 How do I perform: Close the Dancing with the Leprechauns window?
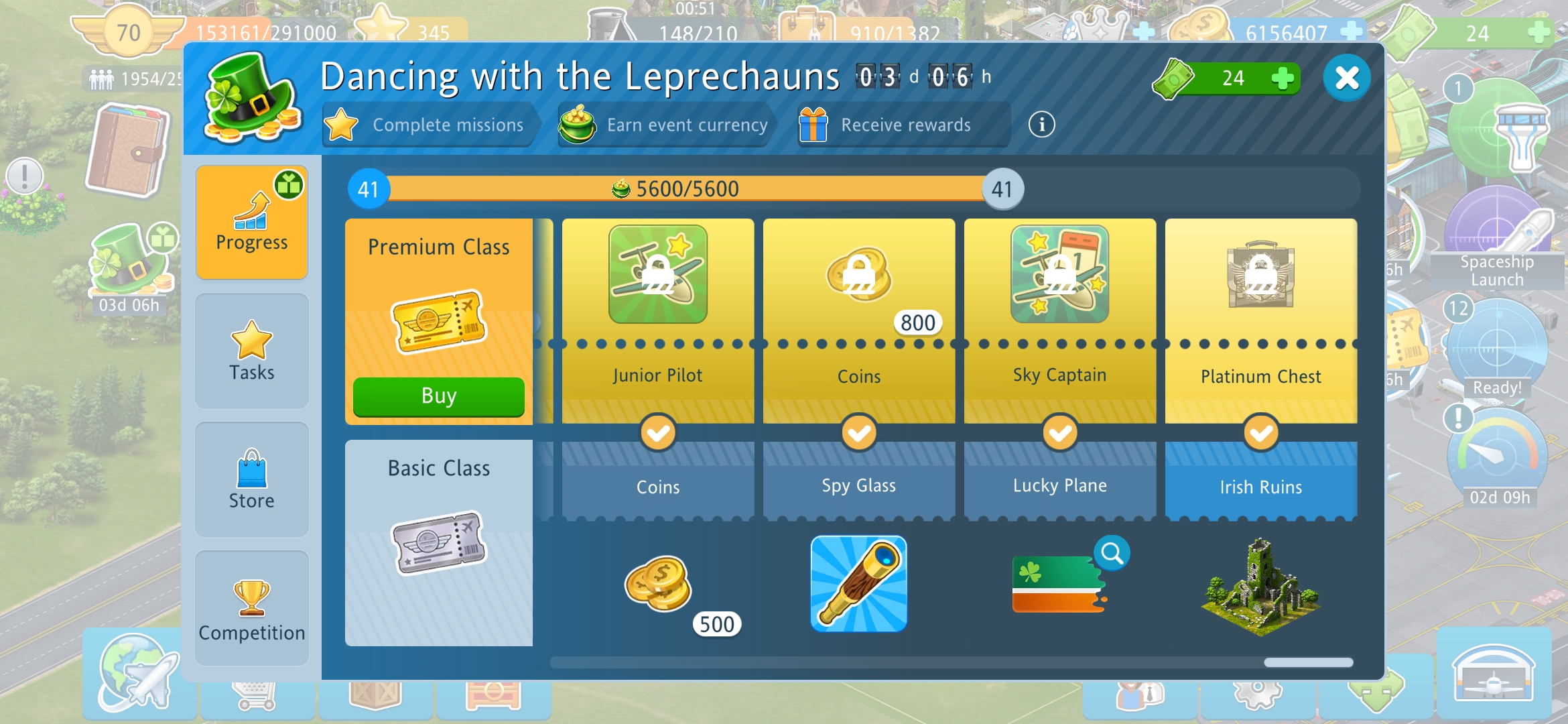[1346, 78]
